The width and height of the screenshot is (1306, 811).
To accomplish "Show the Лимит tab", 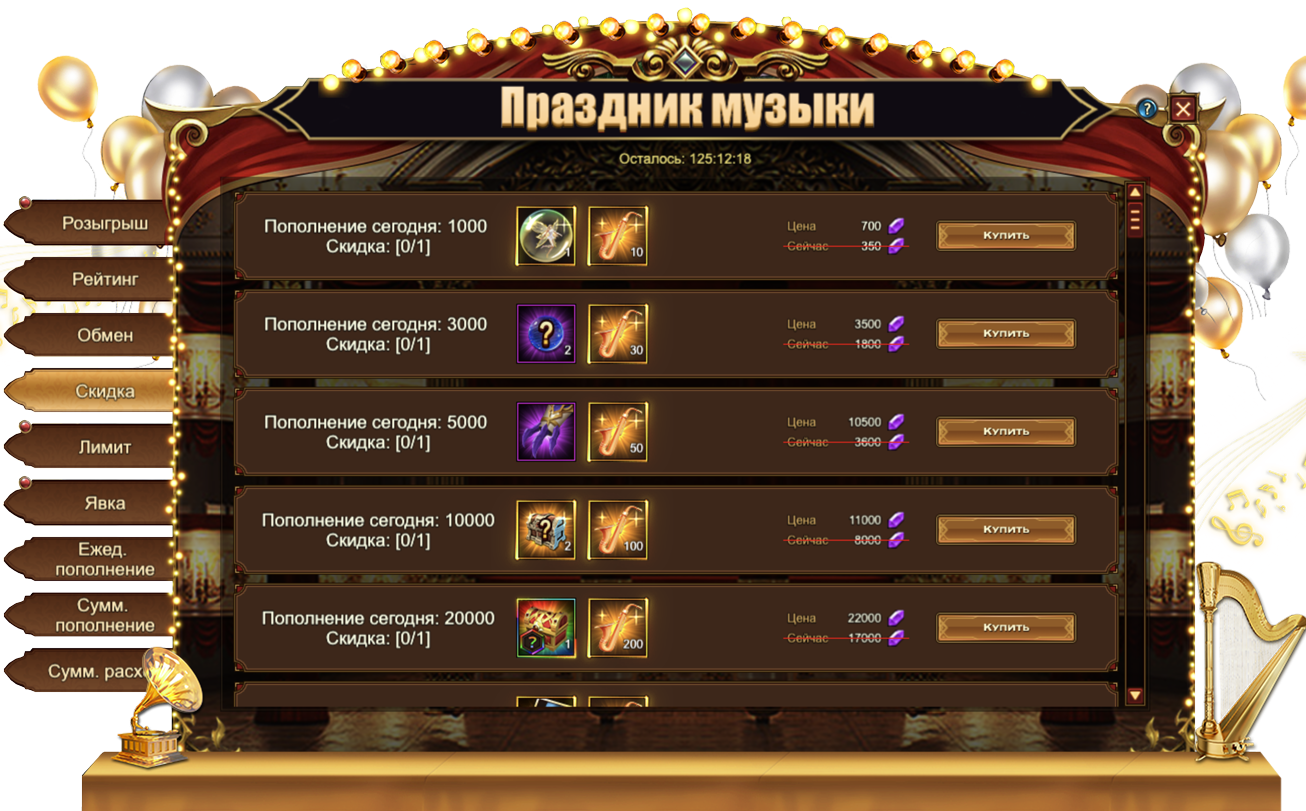I will point(104,447).
